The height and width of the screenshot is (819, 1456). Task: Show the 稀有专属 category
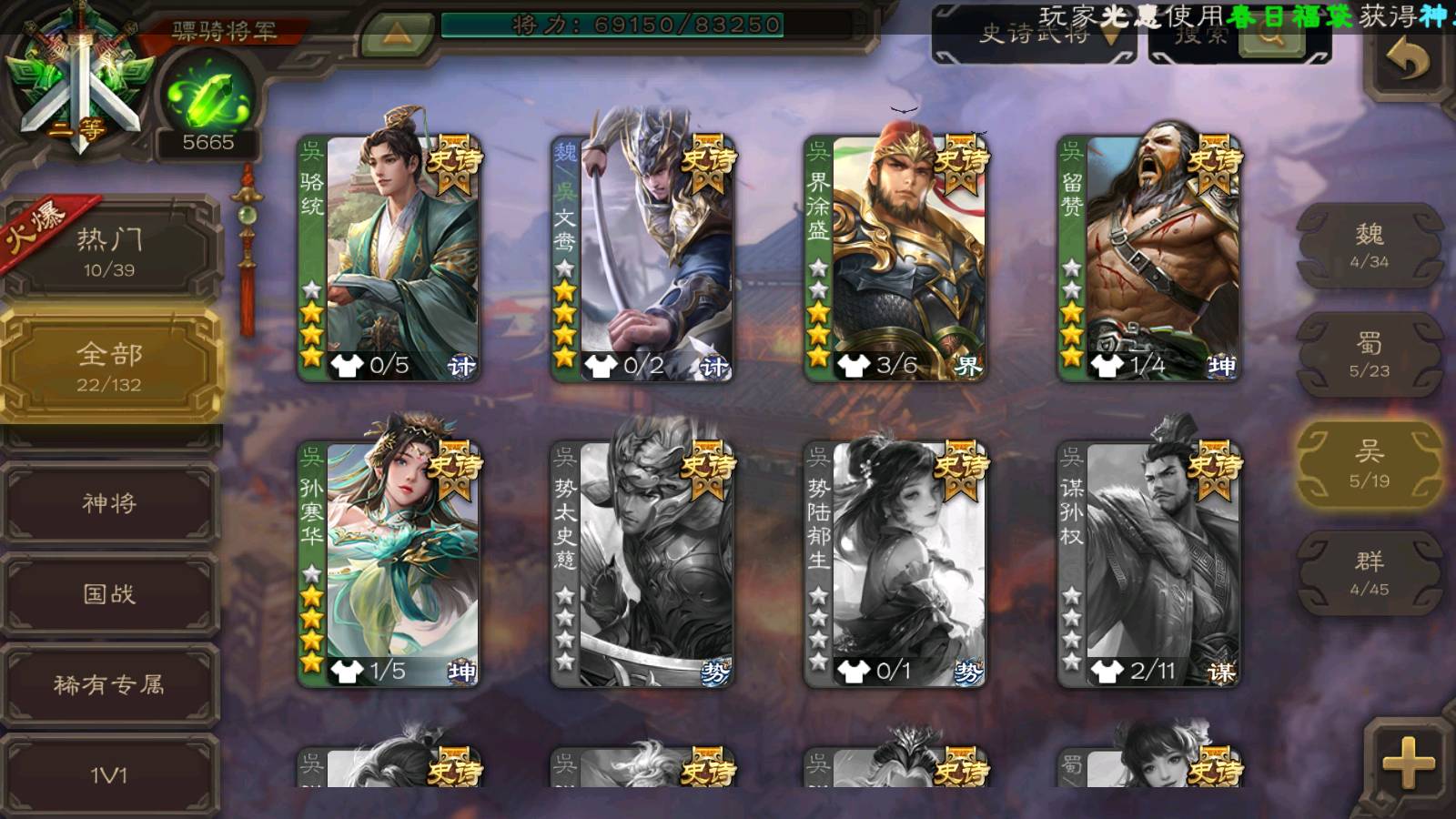click(x=109, y=684)
